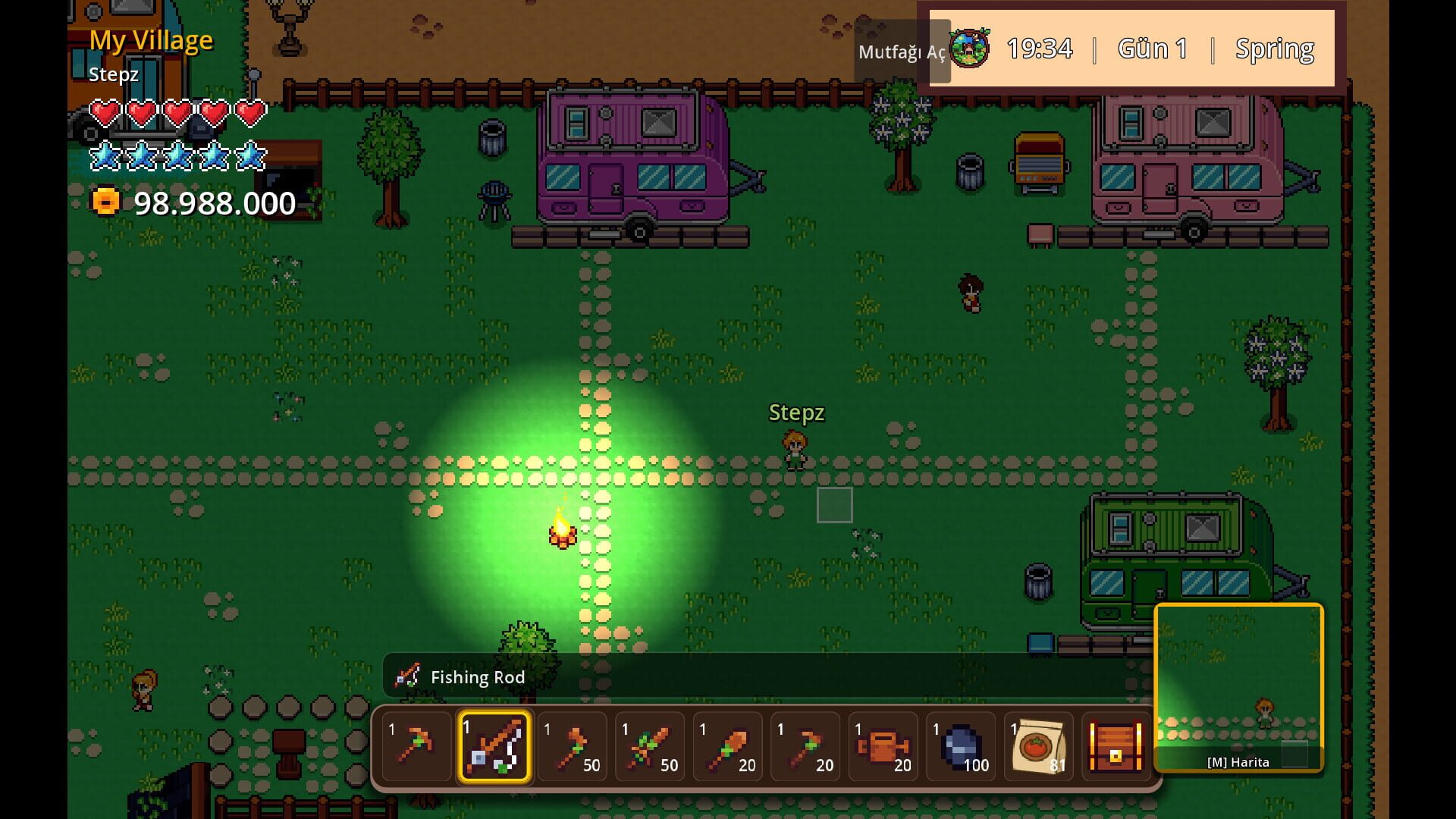Pick the tomato seeds bag

[1039, 747]
